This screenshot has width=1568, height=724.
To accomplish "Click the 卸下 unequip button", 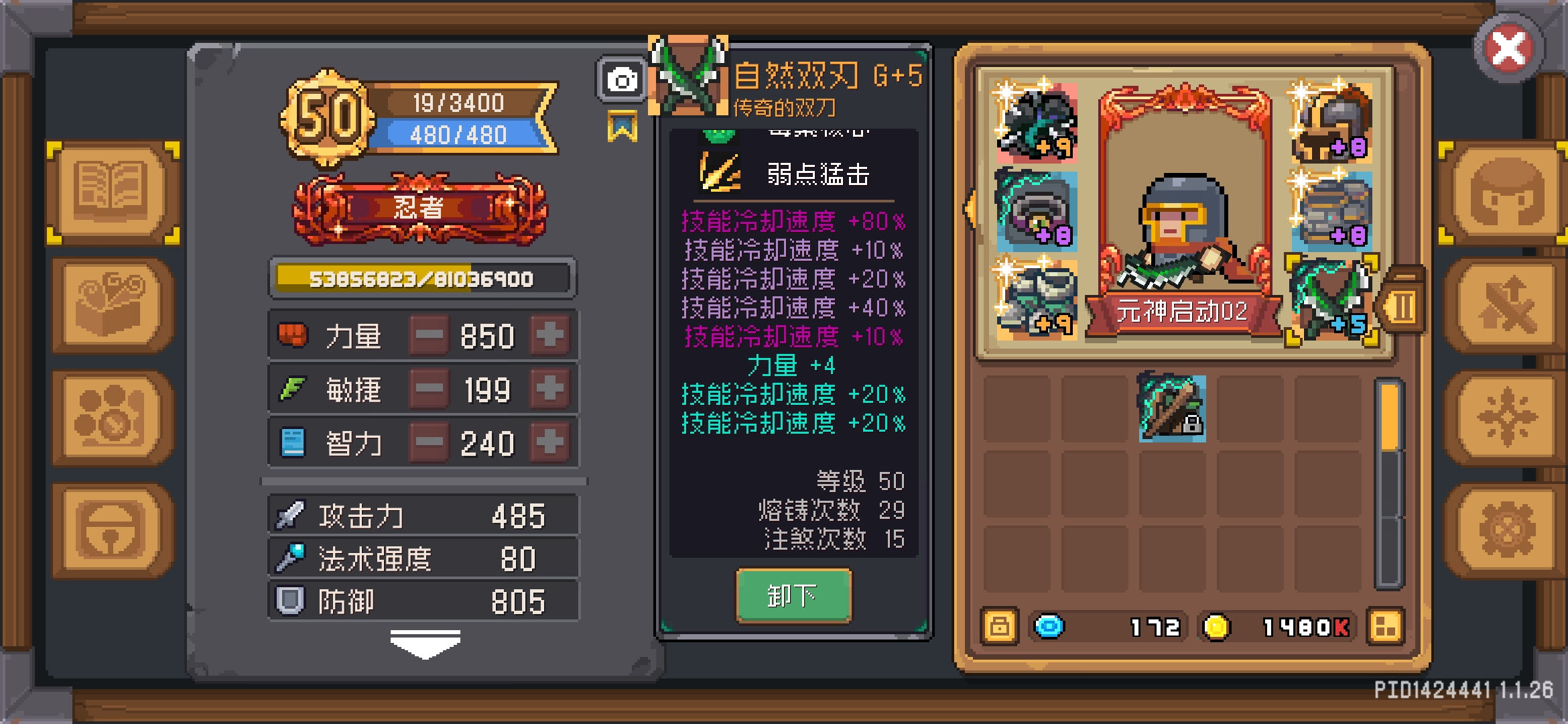I will 794,595.
